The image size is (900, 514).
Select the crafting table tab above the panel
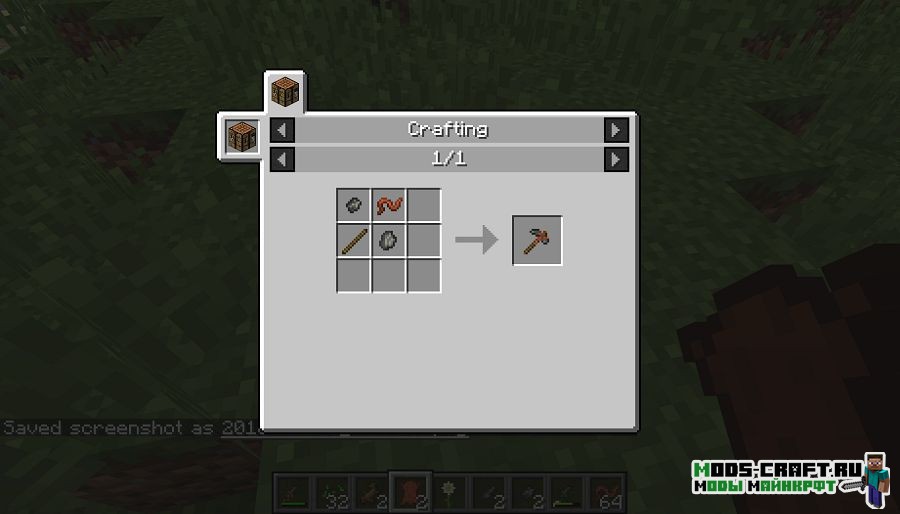click(285, 95)
